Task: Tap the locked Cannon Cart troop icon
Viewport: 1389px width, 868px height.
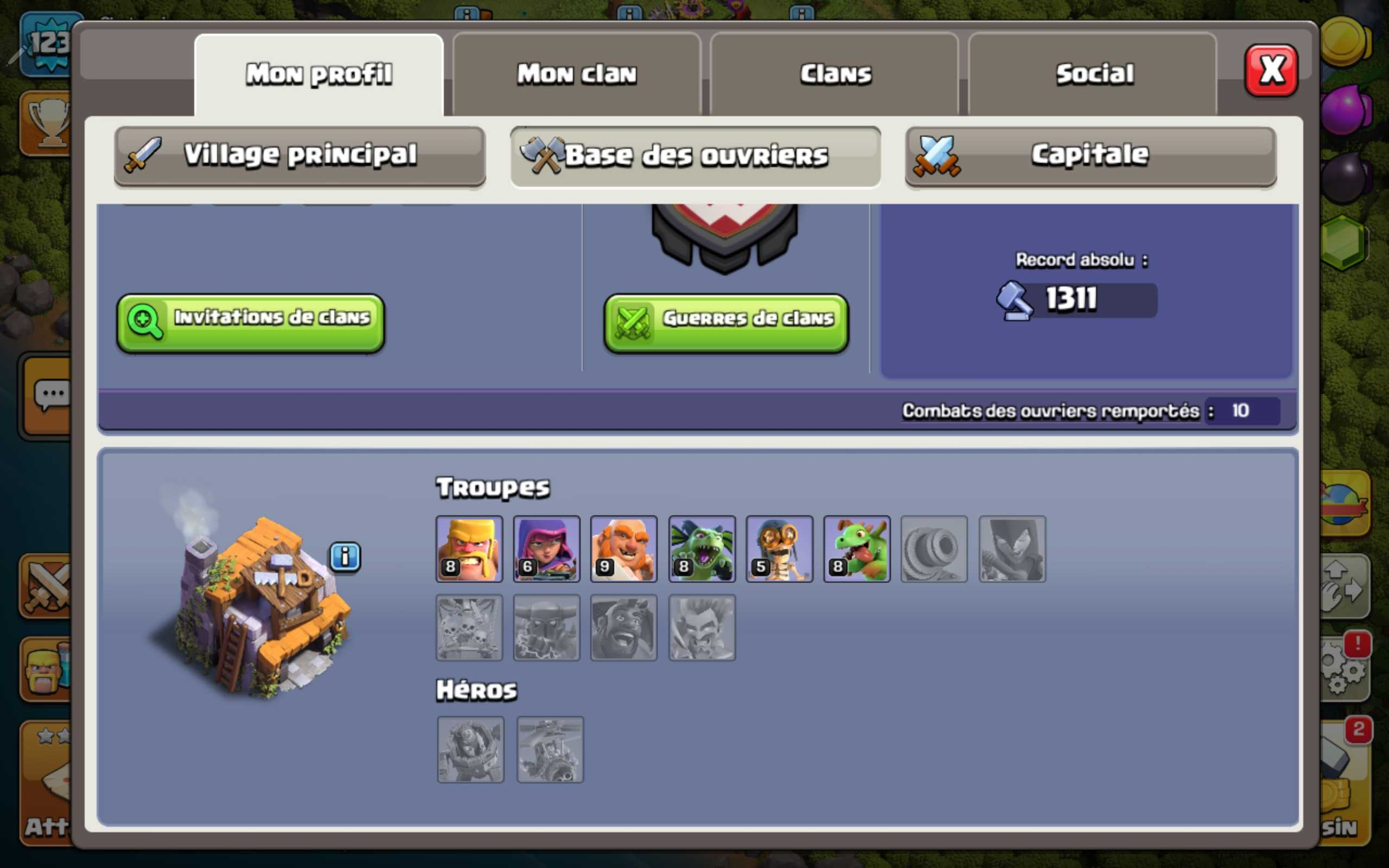Action: click(934, 549)
